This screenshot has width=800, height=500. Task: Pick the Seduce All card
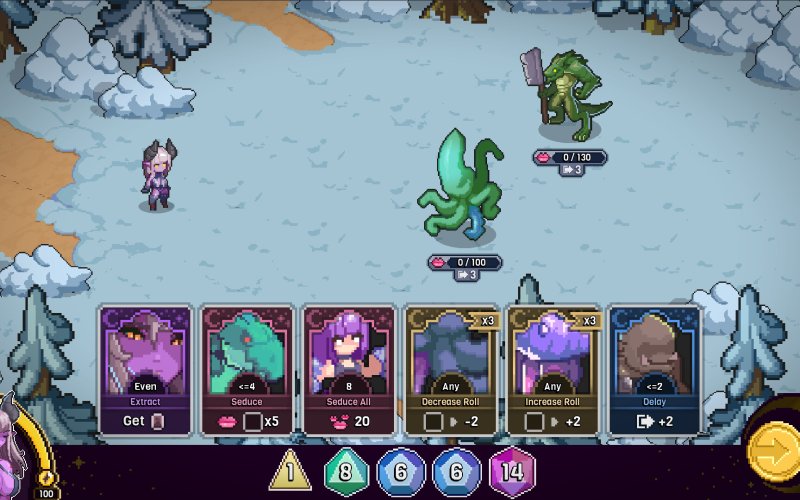349,370
